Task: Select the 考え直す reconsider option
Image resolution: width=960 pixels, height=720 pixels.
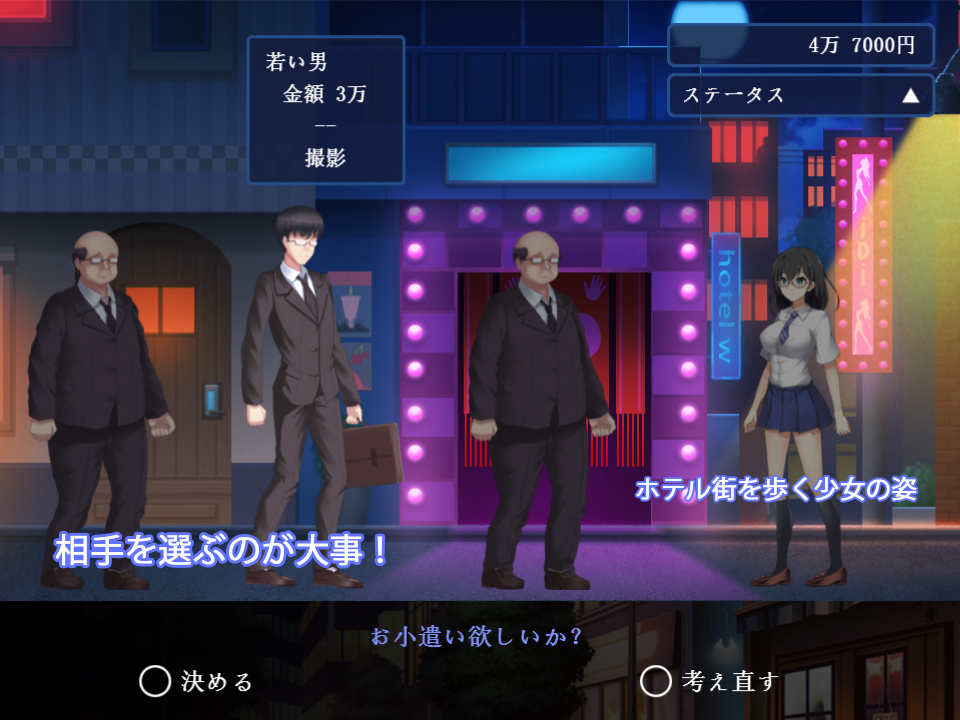Action: 709,682
